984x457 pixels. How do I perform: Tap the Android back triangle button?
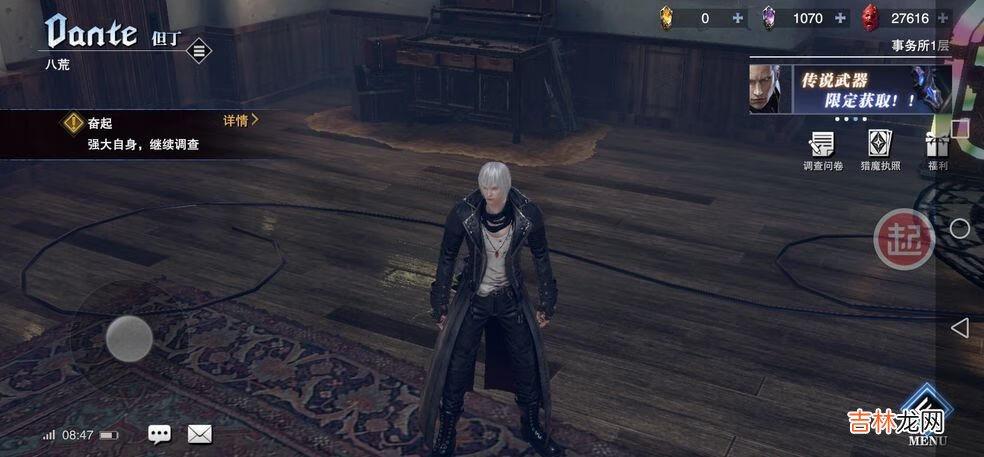pyautogui.click(x=959, y=327)
